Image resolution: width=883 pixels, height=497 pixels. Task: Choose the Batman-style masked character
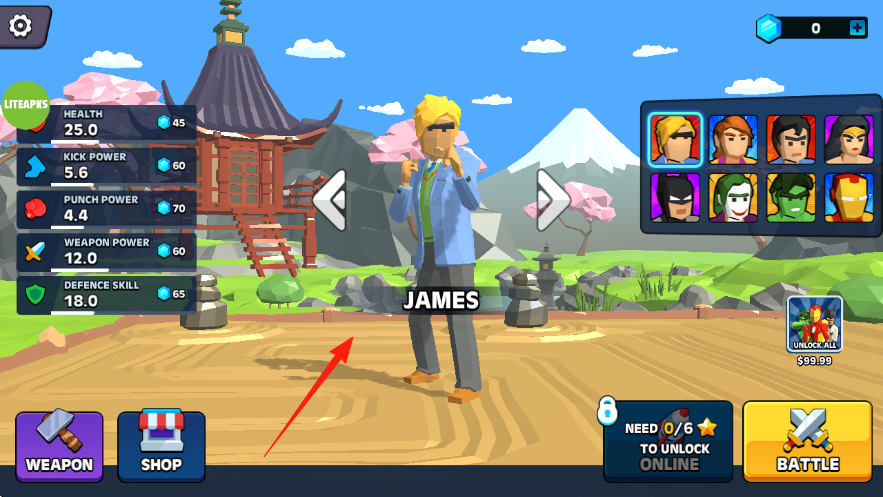tap(675, 198)
